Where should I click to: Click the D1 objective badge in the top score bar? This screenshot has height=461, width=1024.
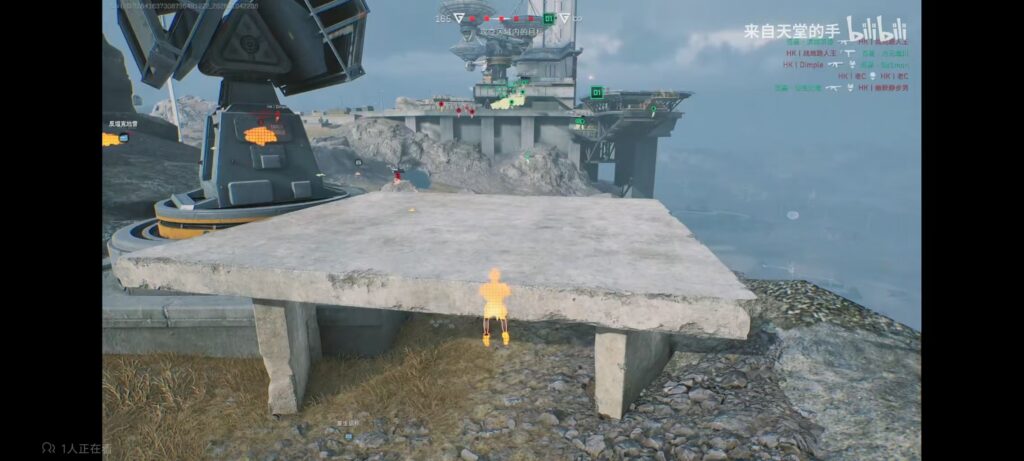(x=549, y=18)
